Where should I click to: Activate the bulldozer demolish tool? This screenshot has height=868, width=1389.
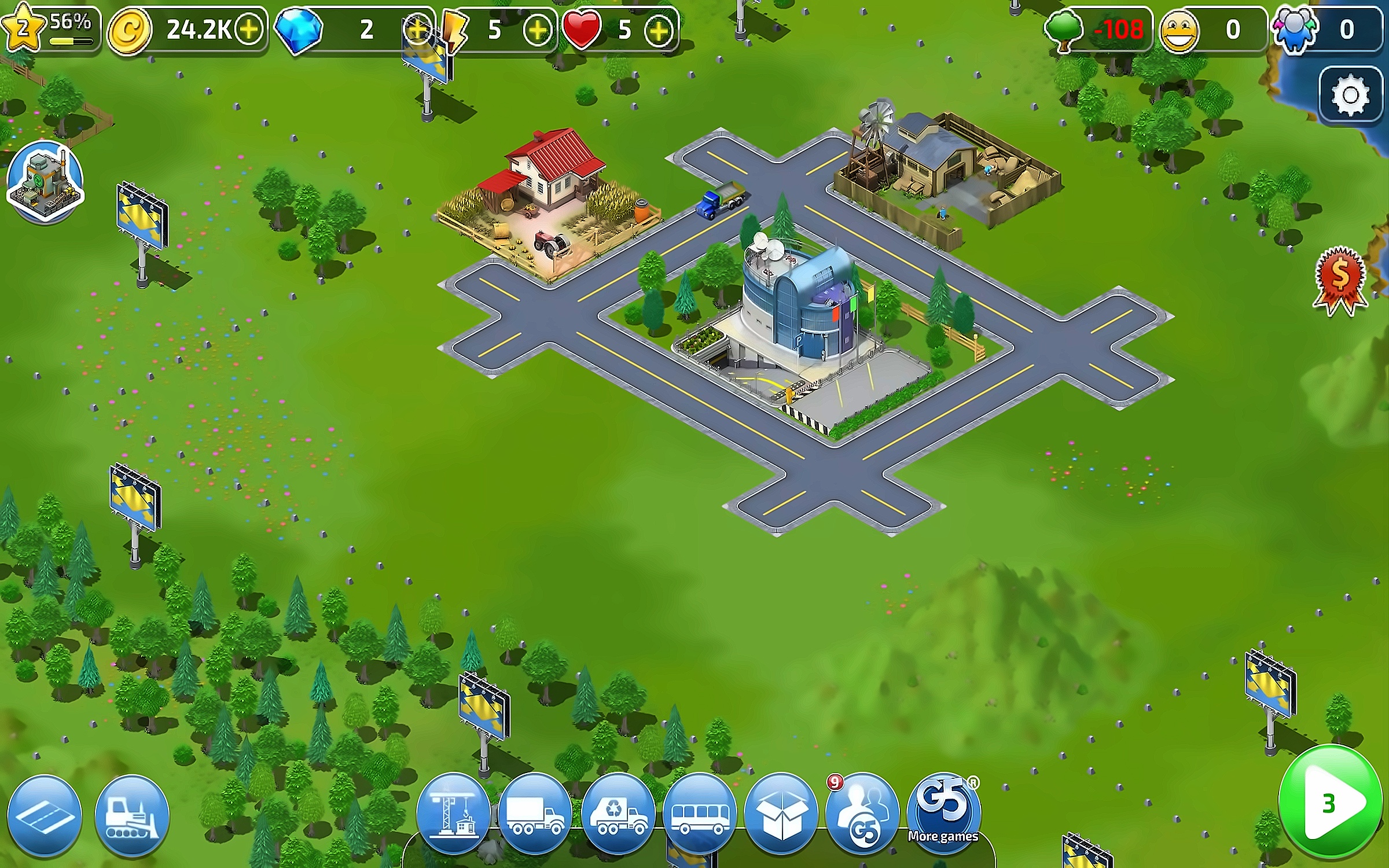click(132, 815)
